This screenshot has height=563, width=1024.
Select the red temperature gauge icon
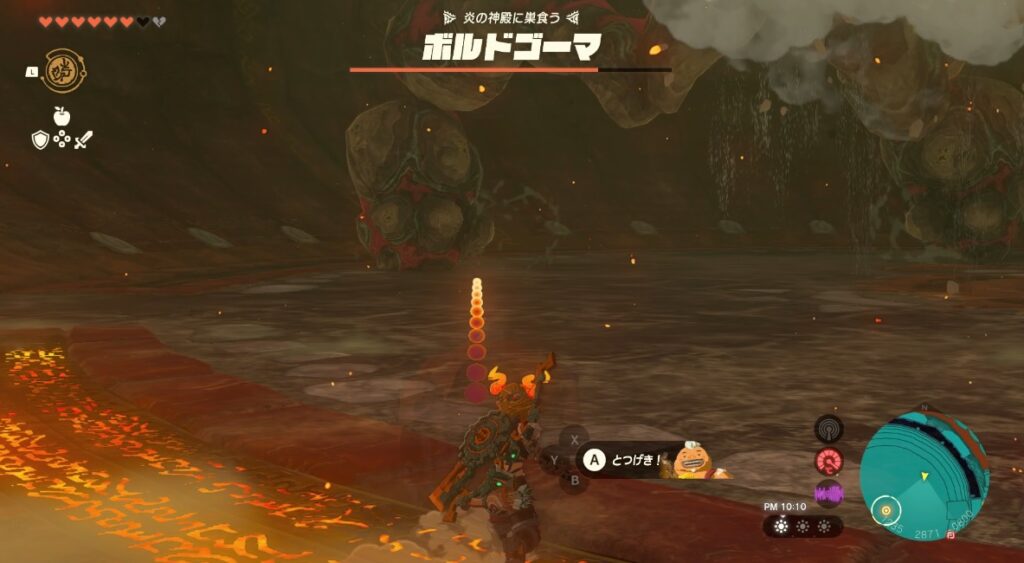tap(829, 461)
